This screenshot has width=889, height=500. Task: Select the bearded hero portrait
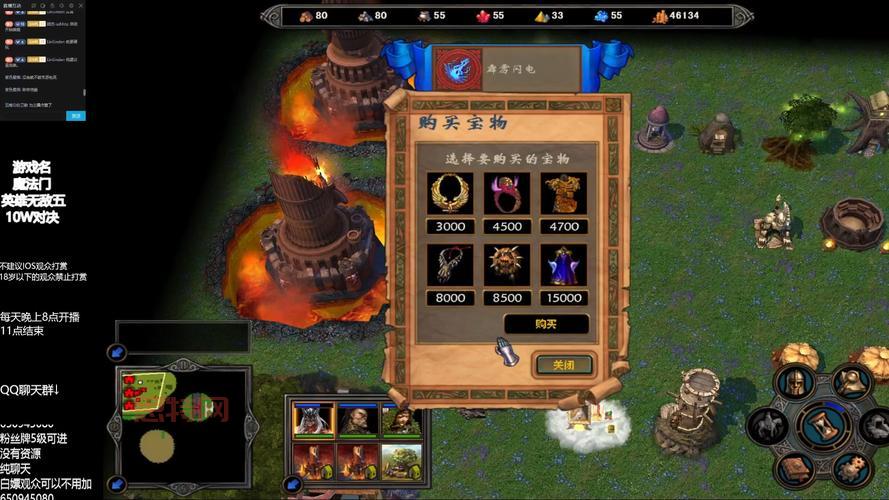click(x=357, y=420)
